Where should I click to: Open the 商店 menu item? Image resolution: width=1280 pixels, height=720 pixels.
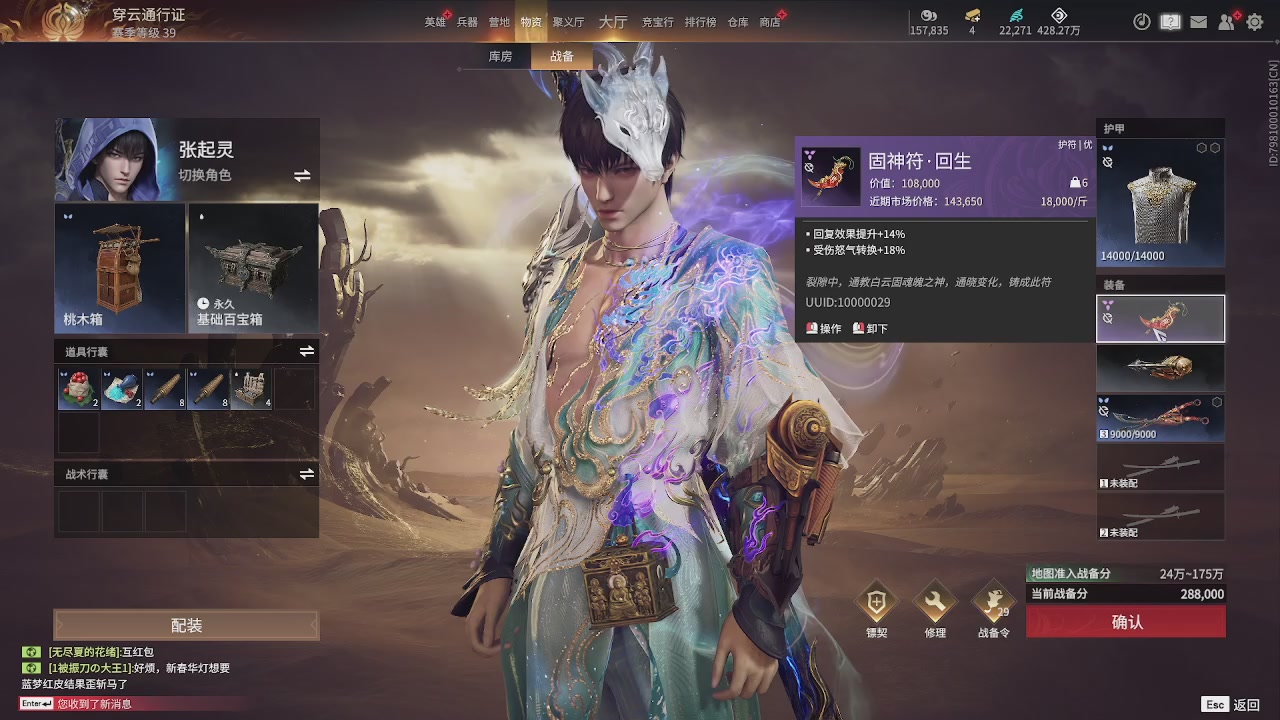[x=769, y=22]
